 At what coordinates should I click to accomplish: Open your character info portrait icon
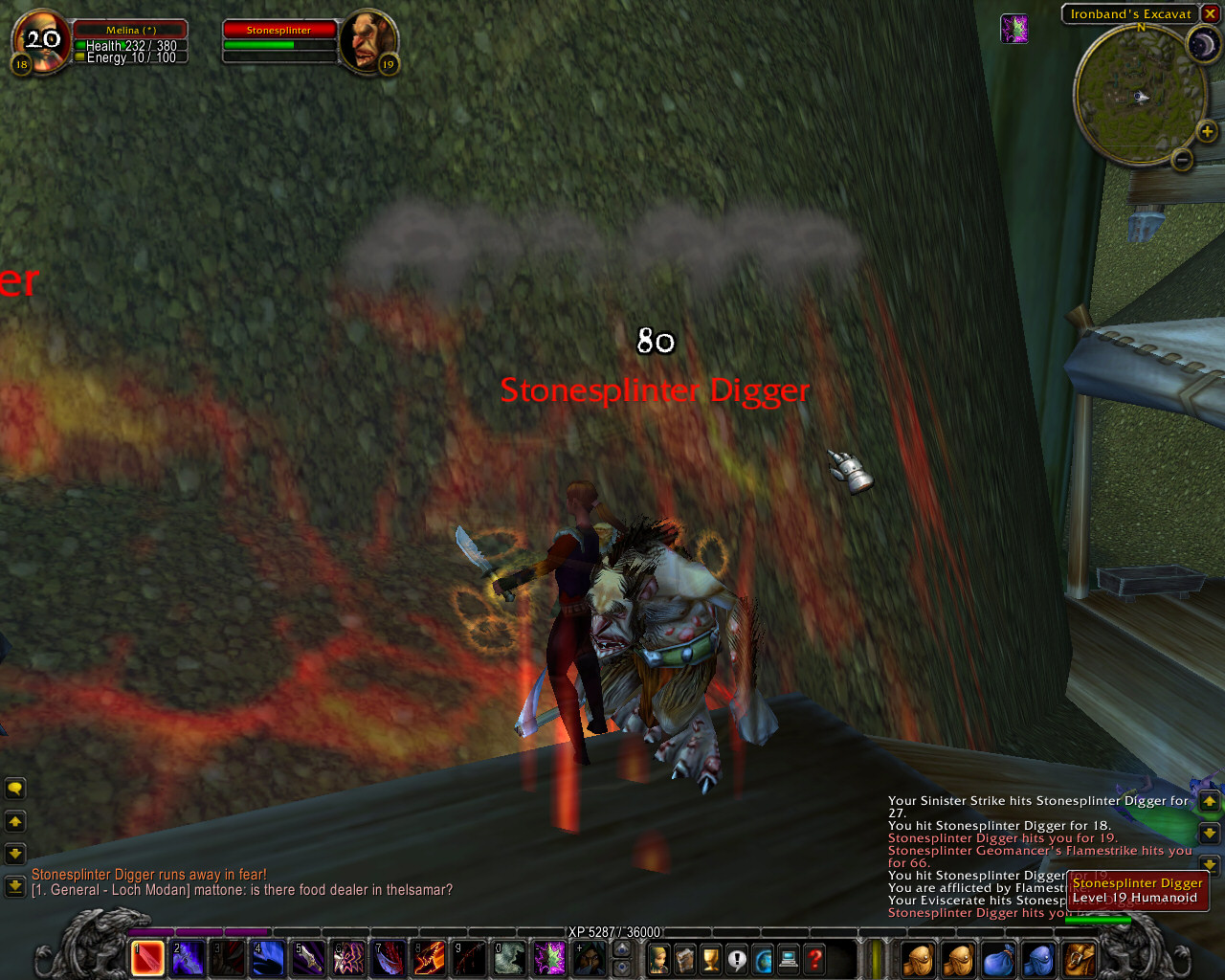[658, 957]
